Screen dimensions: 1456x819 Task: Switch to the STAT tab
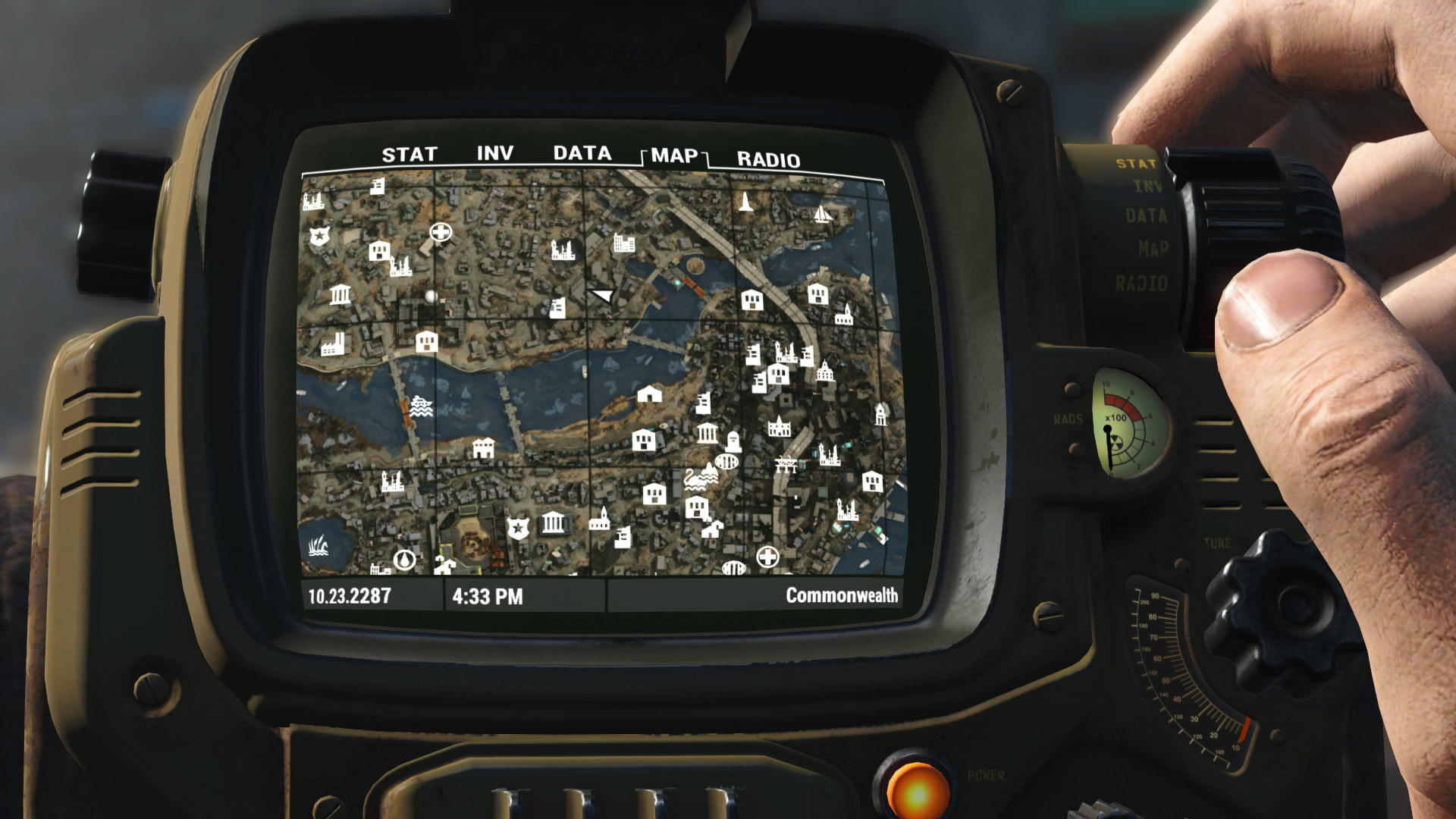pos(409,155)
